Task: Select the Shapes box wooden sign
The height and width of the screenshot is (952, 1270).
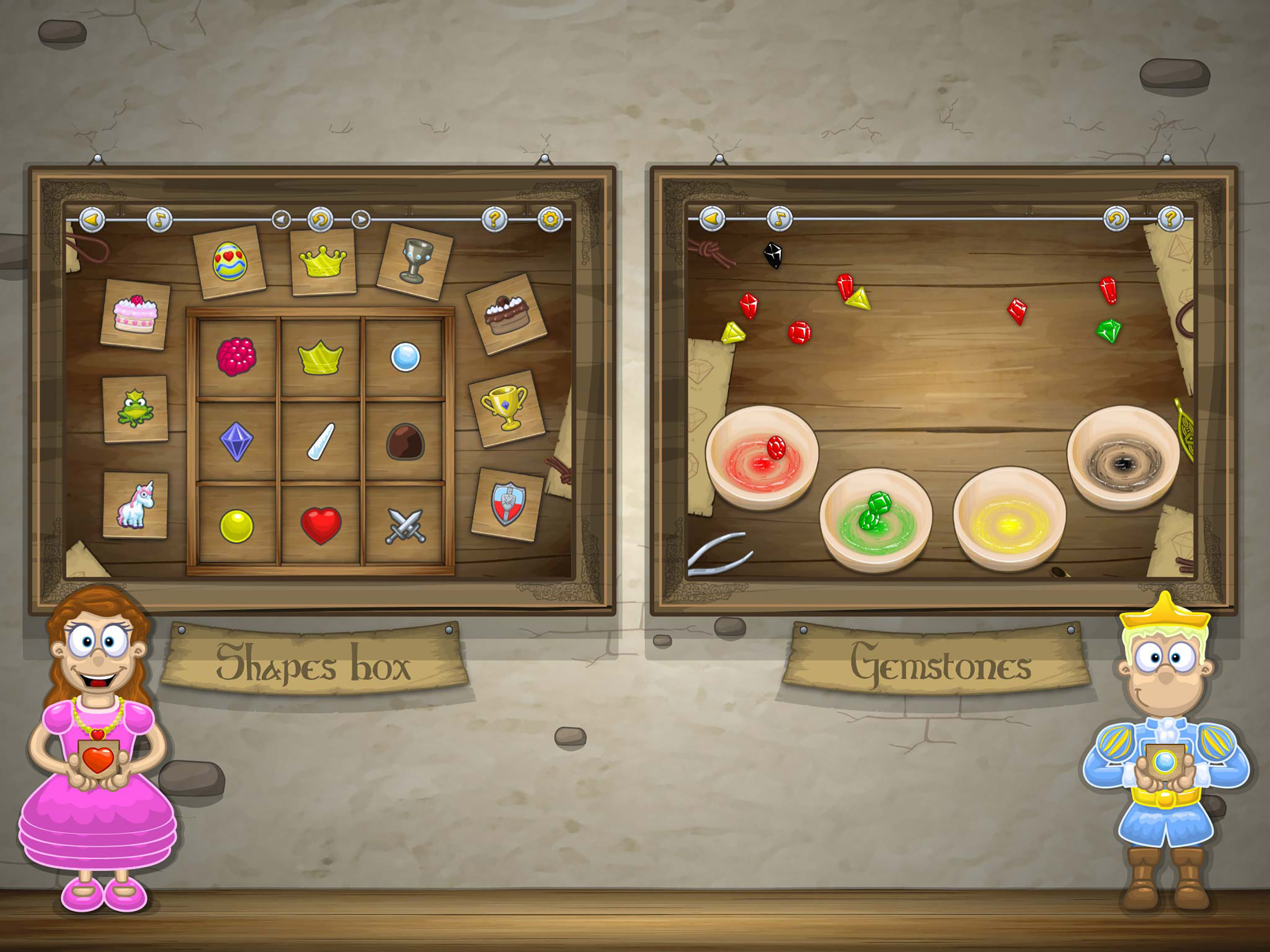Action: point(315,662)
